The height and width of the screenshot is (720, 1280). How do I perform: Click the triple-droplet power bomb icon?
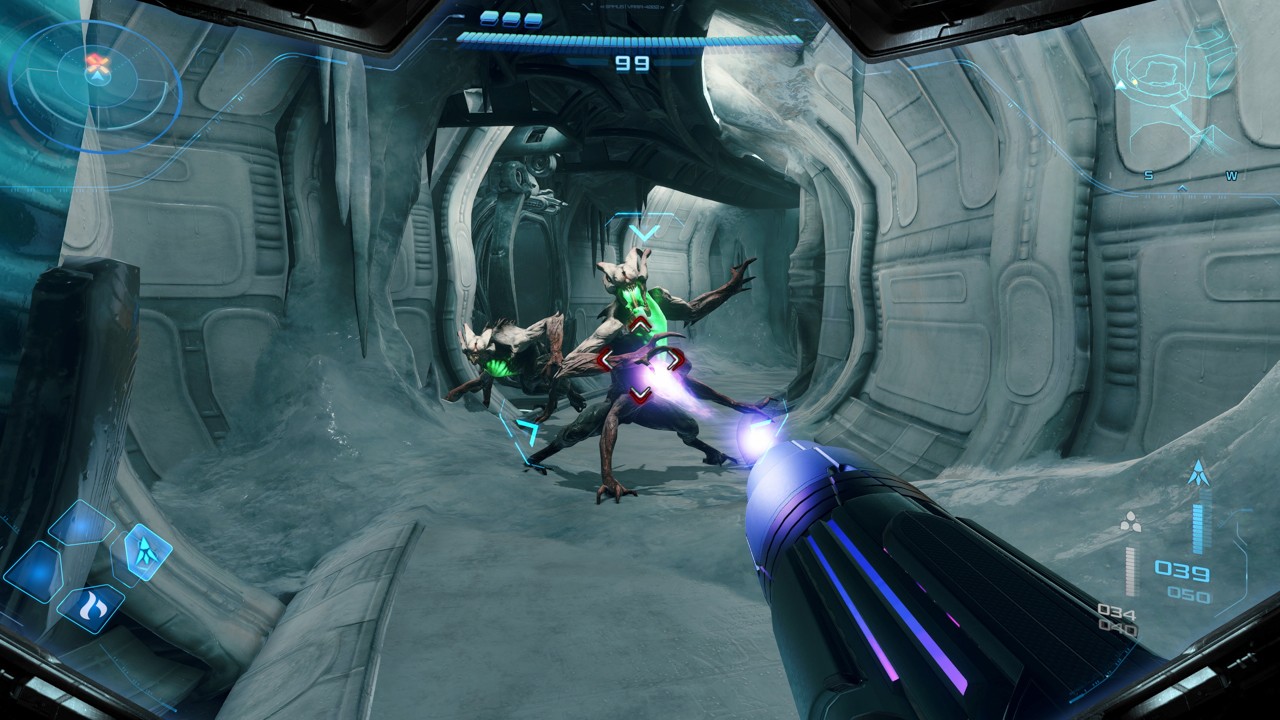(1130, 522)
